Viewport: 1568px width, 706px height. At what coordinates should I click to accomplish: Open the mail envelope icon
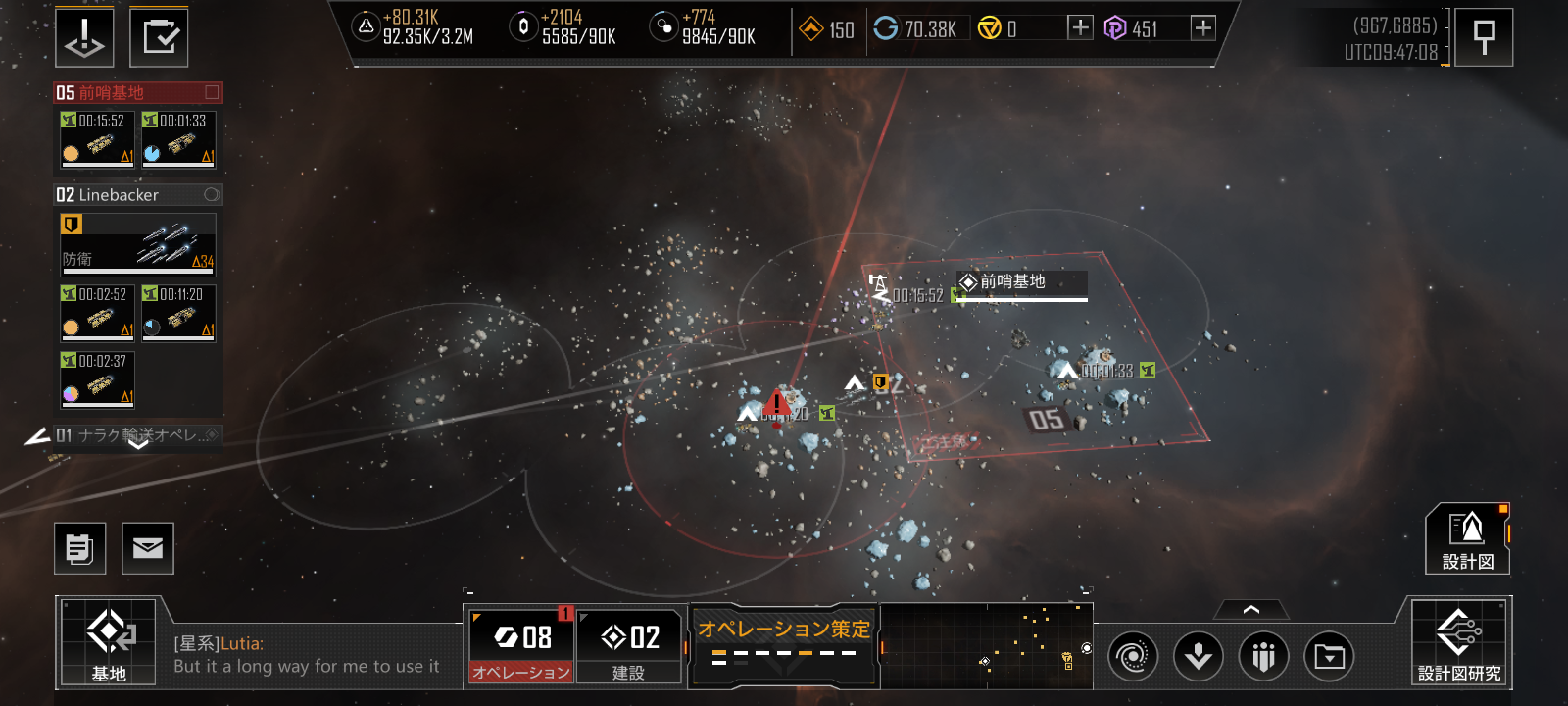click(148, 548)
